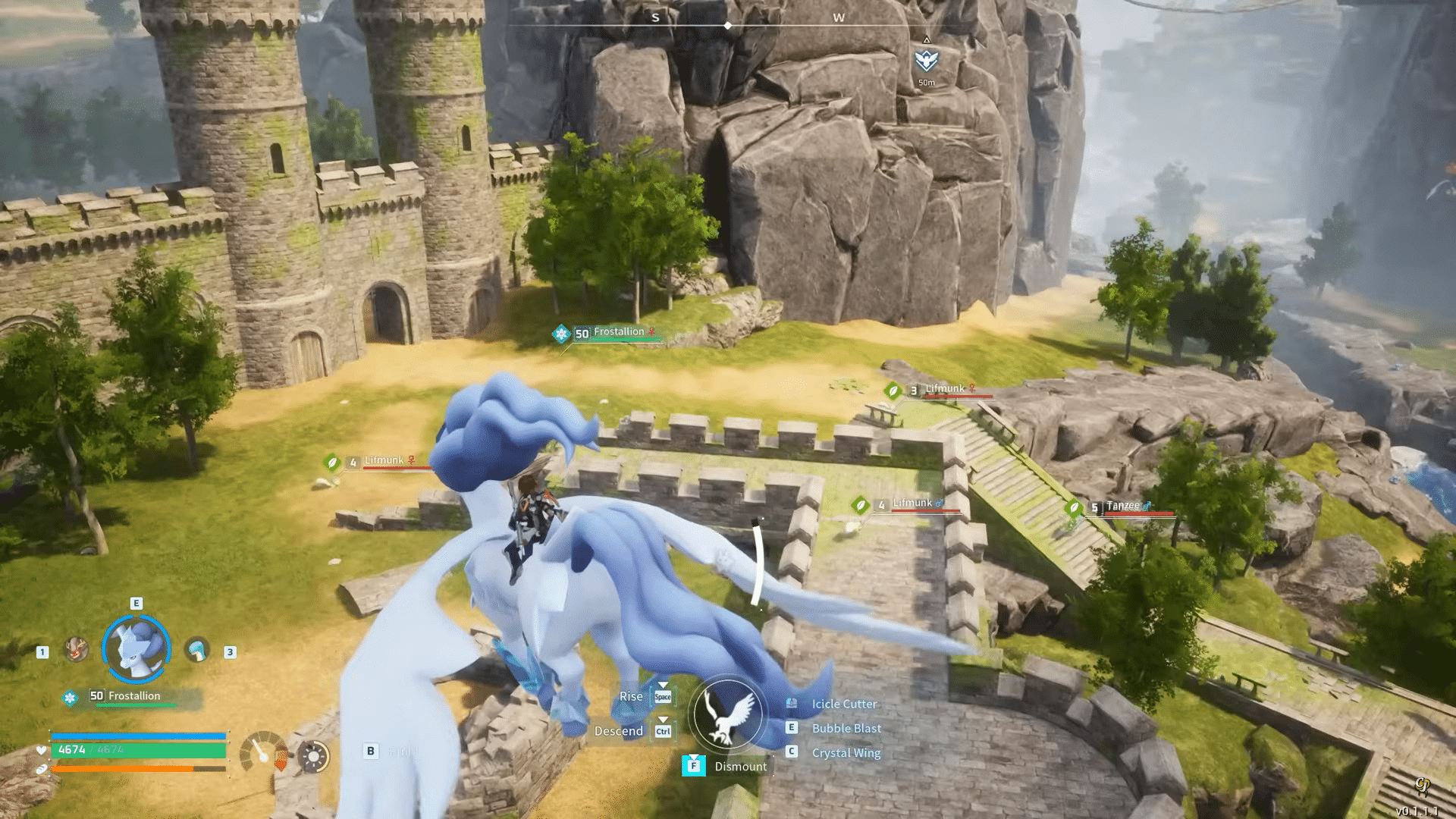Toggle Descend with the Ctrl key prompt

664,731
